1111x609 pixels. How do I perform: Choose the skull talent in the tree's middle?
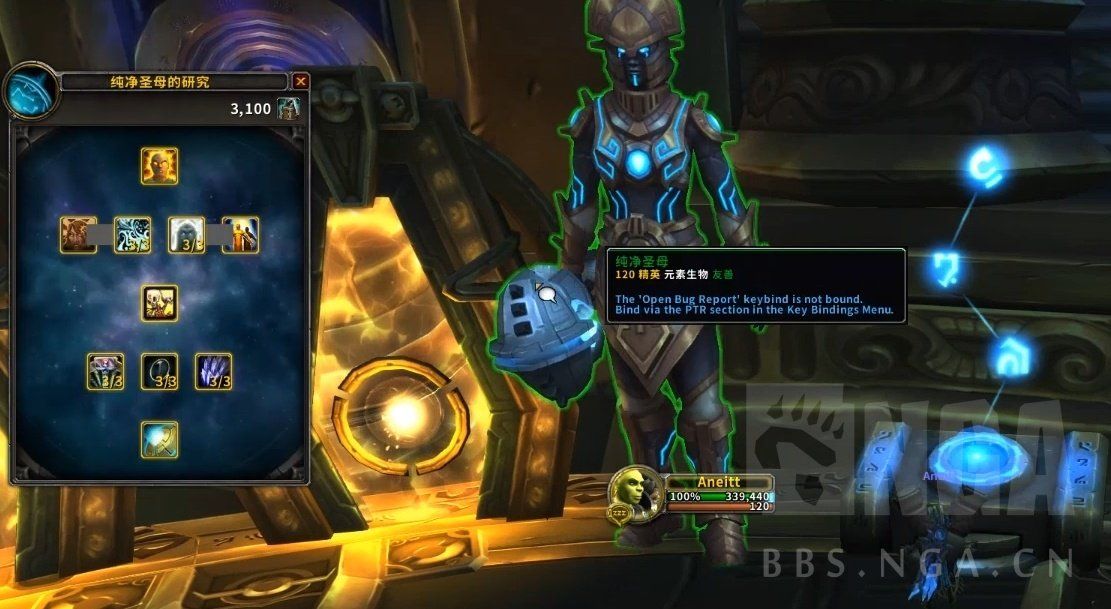pyautogui.click(x=159, y=303)
